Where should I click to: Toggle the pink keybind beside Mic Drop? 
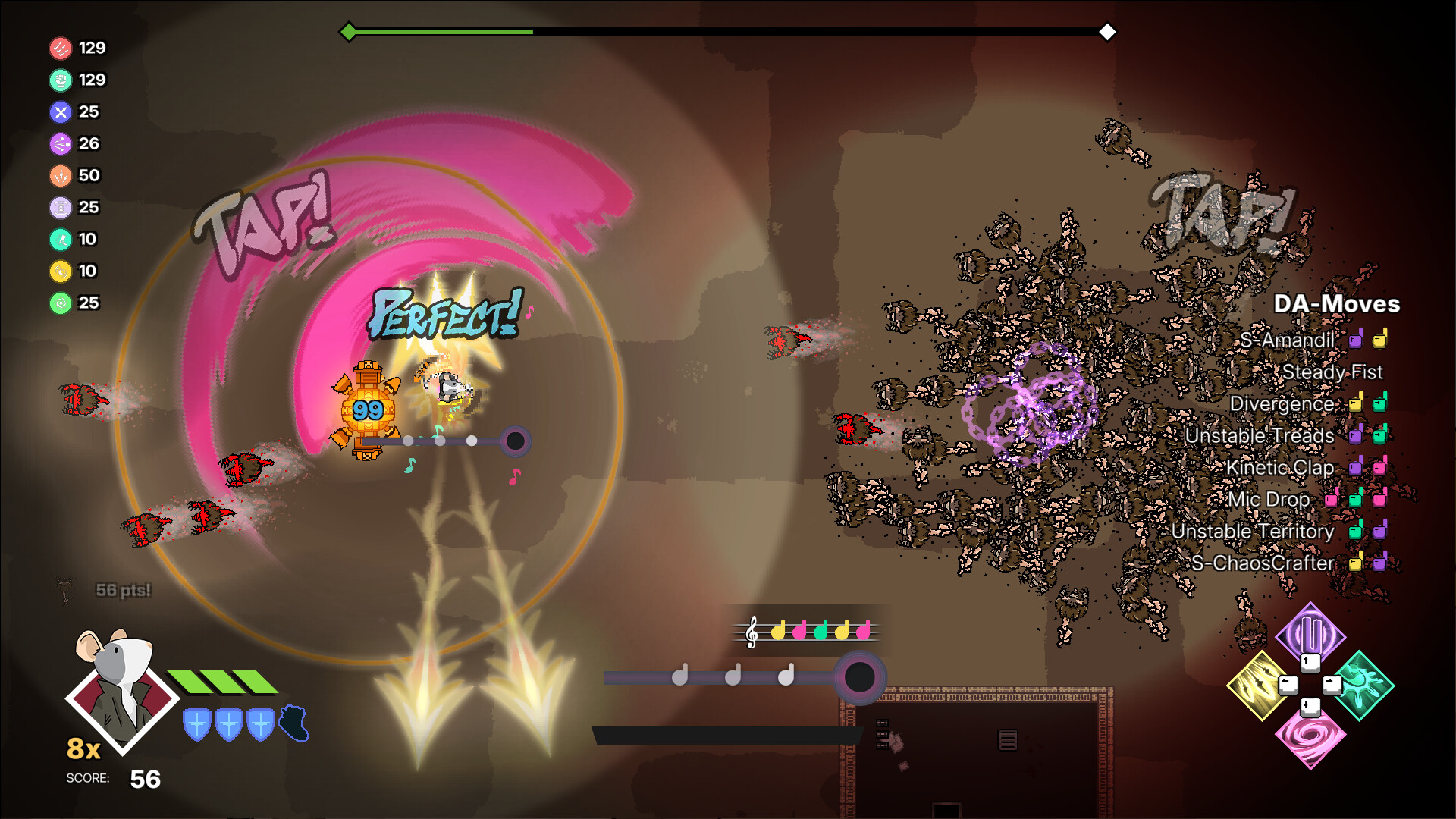coord(1332,499)
